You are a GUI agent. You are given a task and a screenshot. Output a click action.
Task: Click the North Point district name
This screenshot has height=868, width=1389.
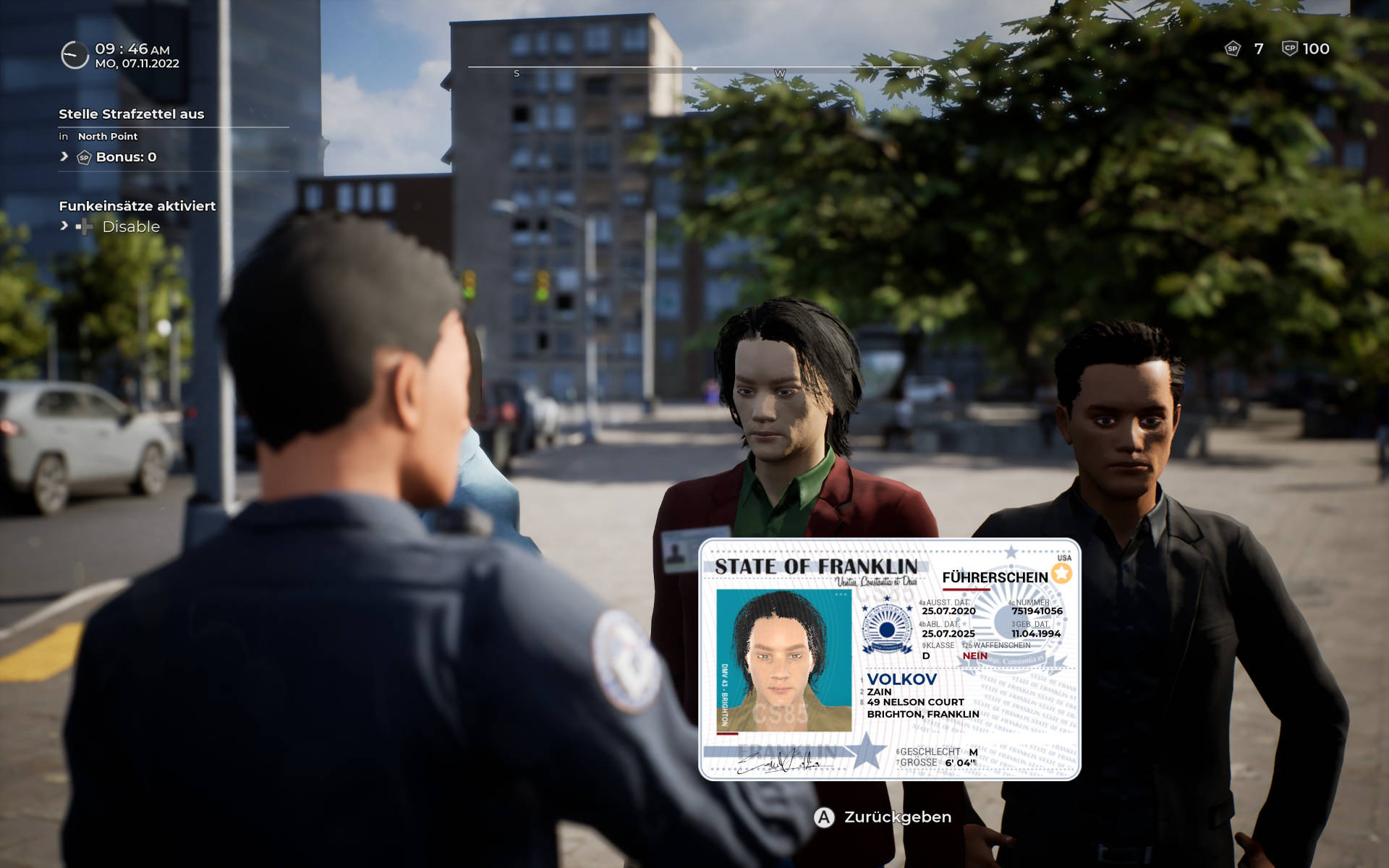(109, 136)
